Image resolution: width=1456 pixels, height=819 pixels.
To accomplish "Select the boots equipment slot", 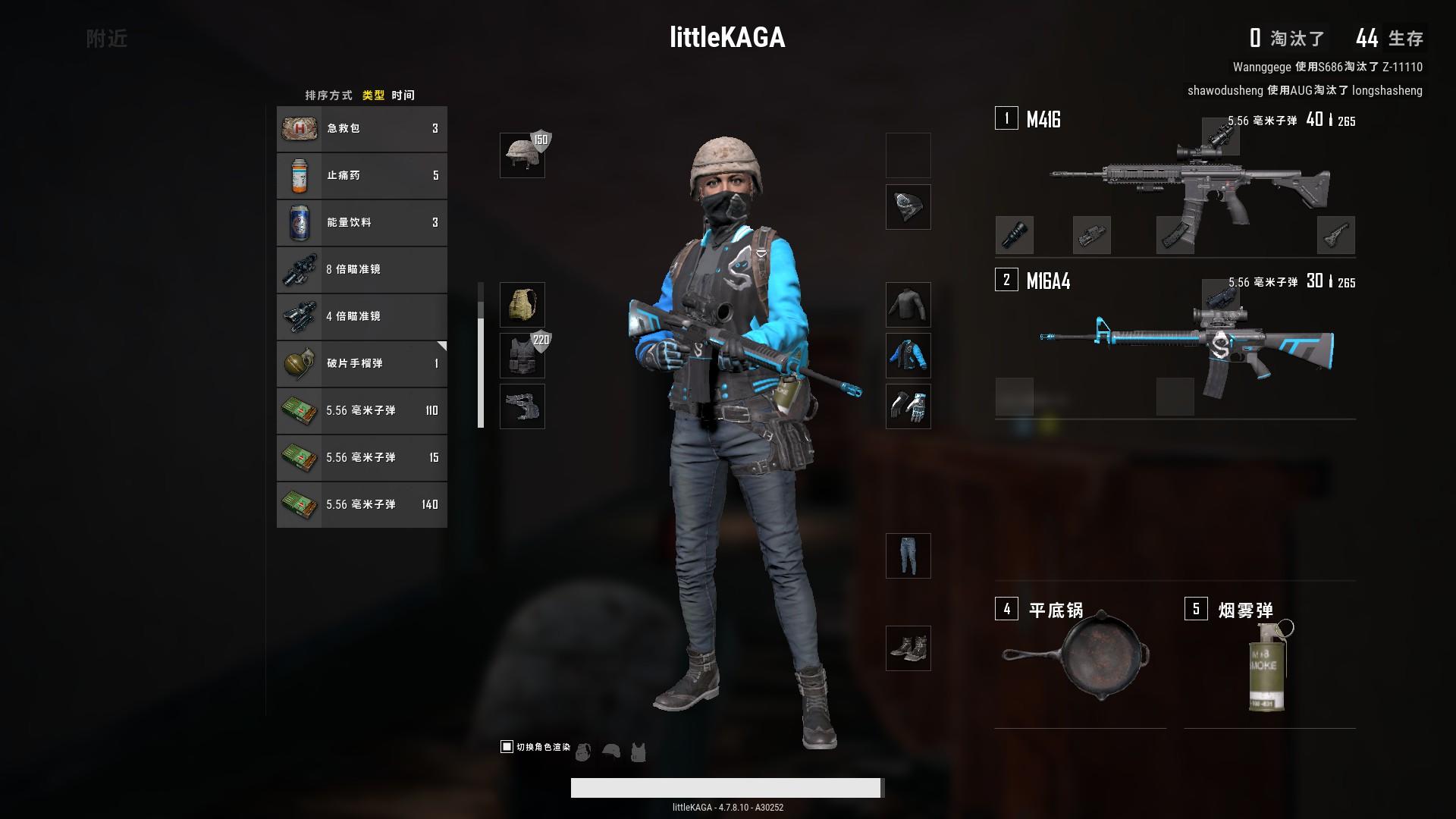I will point(908,648).
